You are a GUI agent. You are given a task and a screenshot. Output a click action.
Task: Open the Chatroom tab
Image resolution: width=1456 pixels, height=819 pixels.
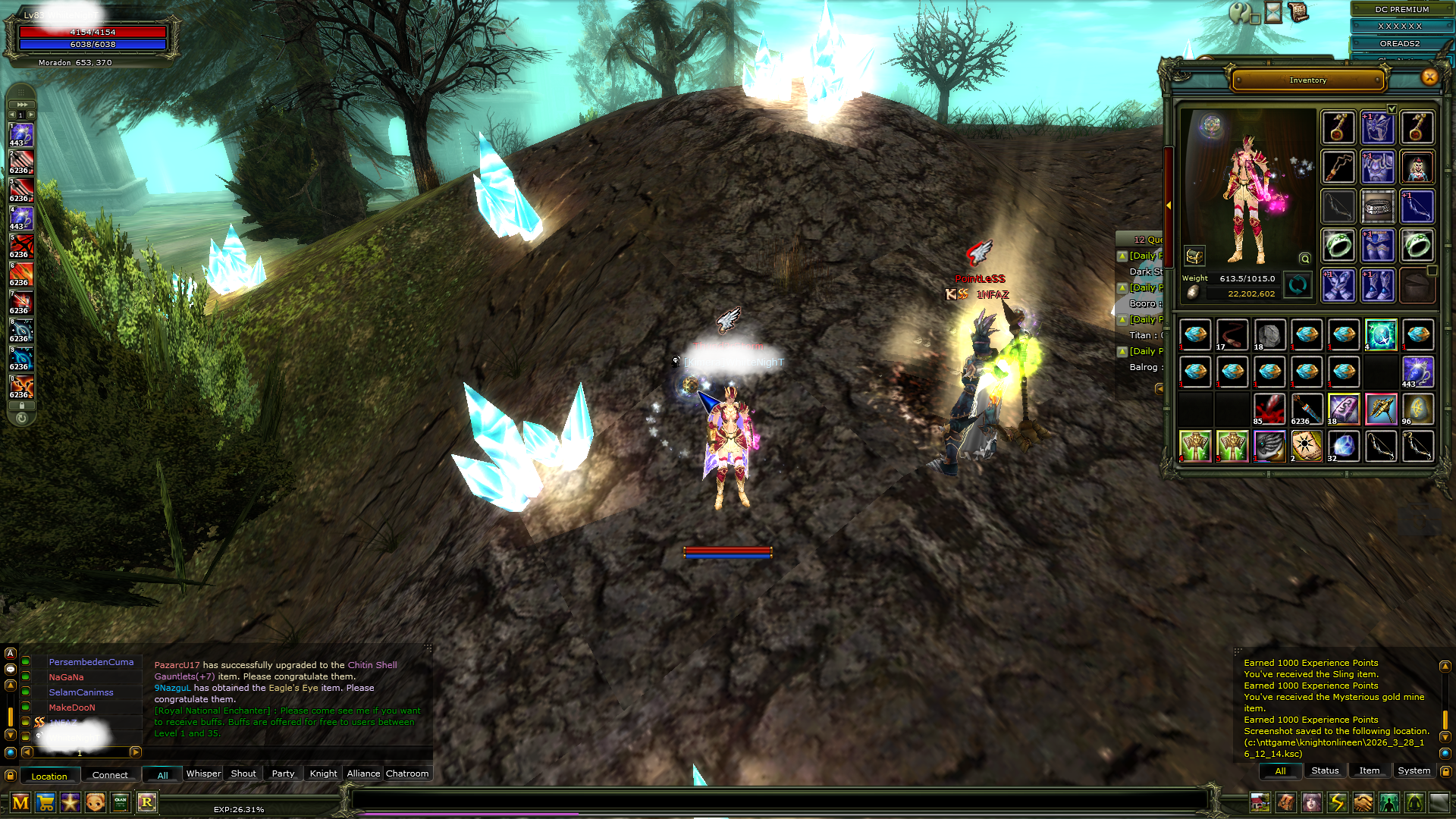[407, 773]
